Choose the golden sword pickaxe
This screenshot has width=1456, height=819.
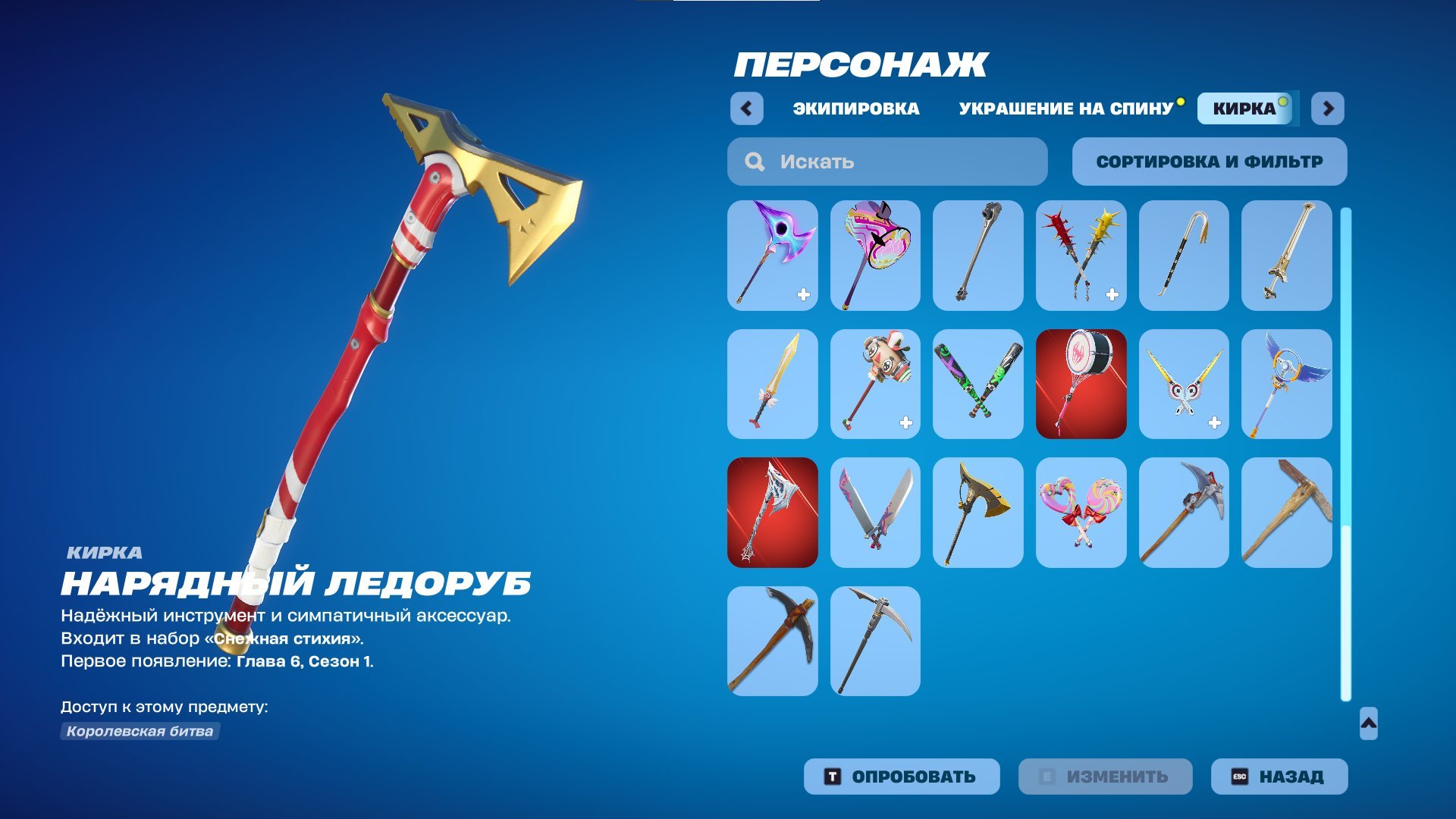click(772, 384)
